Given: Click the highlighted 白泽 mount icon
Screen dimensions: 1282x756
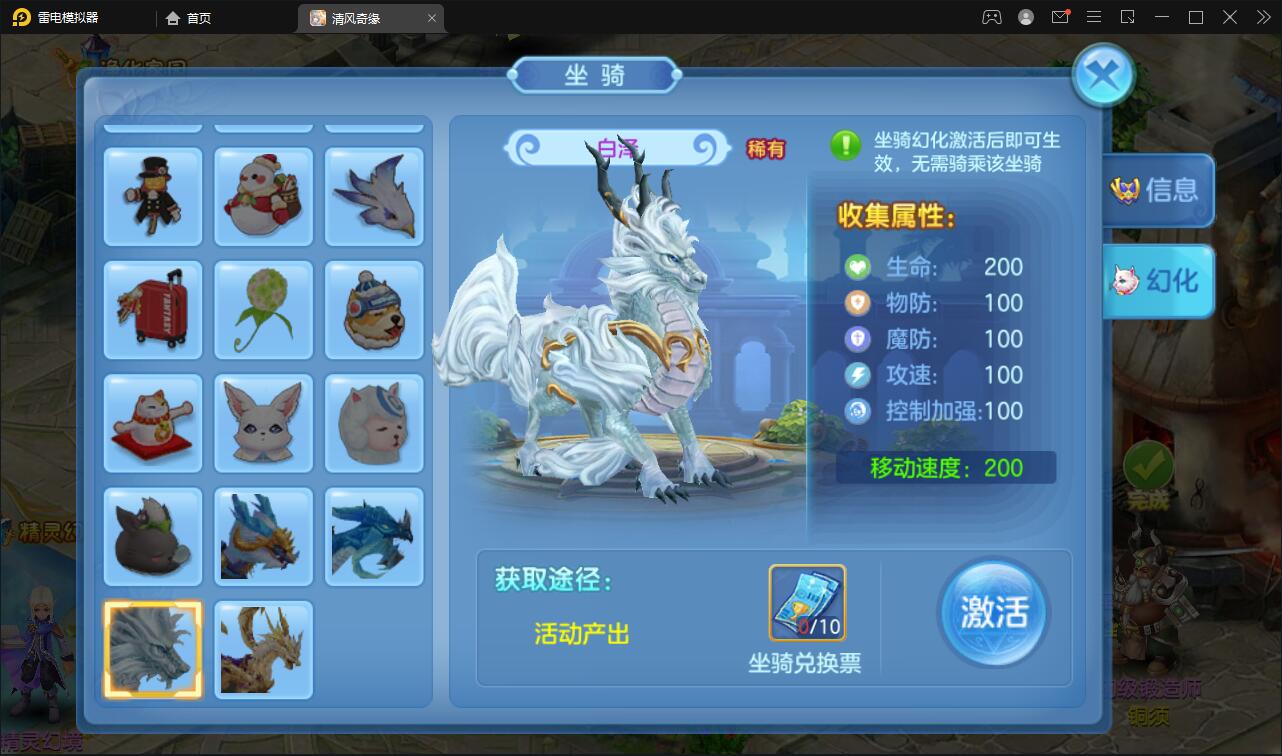Looking at the screenshot, I should [152, 650].
